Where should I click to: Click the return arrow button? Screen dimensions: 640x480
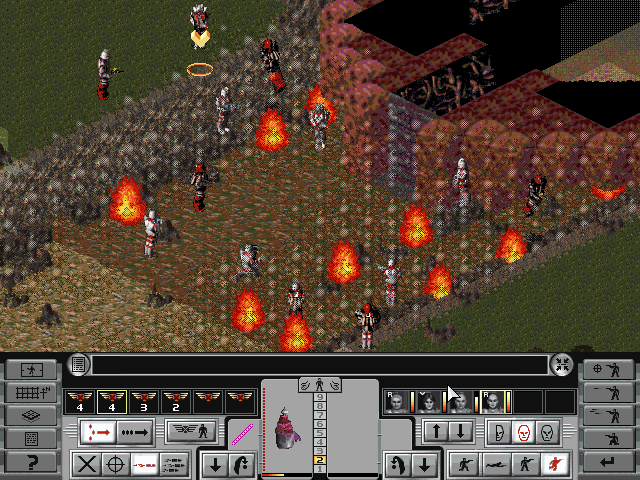pyautogui.click(x=608, y=463)
